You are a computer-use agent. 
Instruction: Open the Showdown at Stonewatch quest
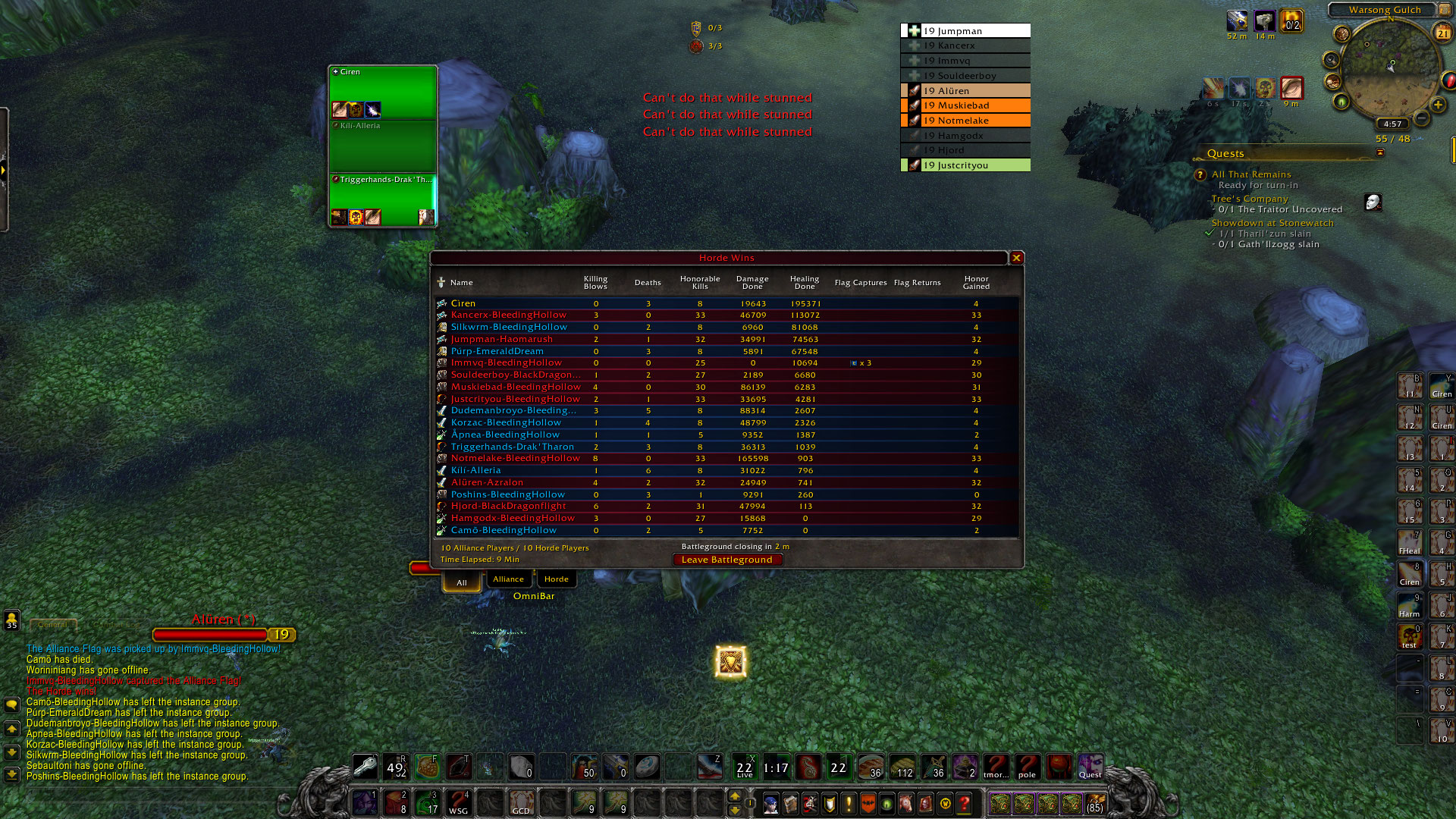(x=1272, y=223)
